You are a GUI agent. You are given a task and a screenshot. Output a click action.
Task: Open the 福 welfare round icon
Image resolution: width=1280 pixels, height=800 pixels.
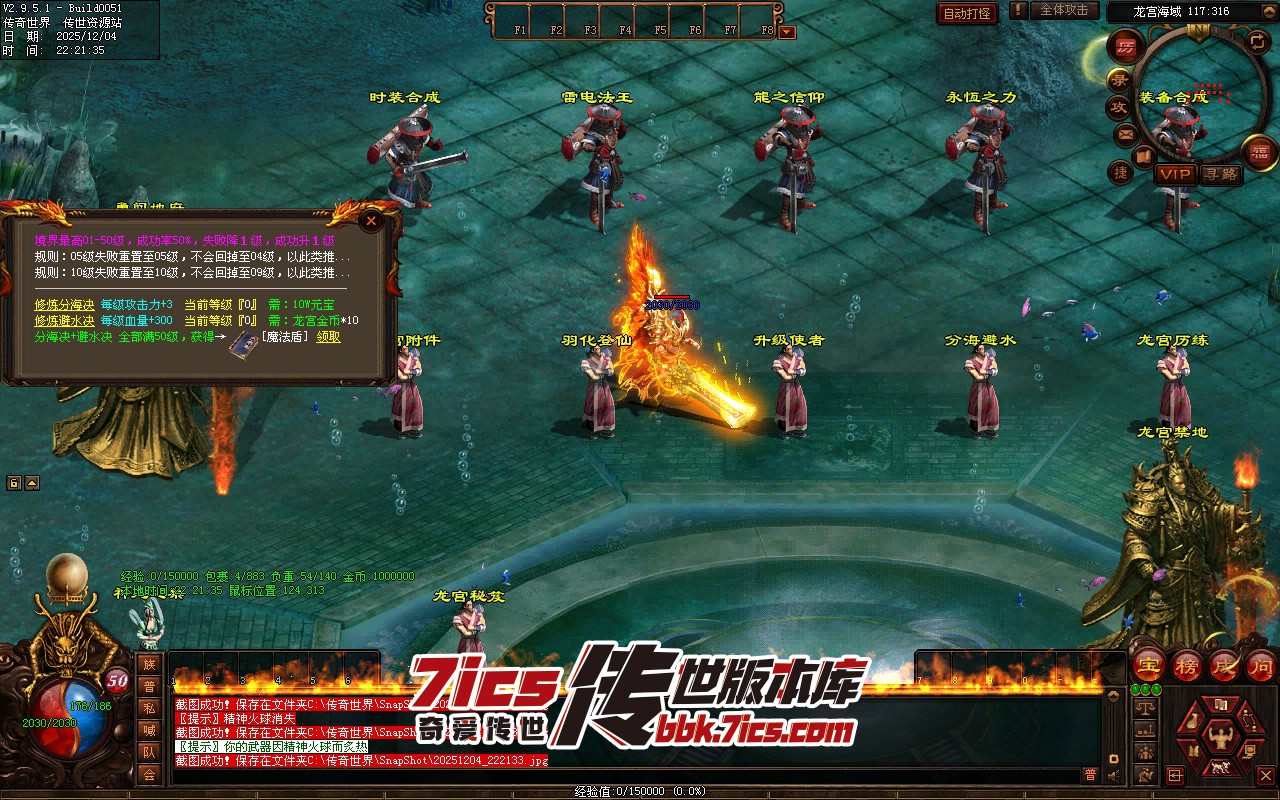coord(1258,152)
